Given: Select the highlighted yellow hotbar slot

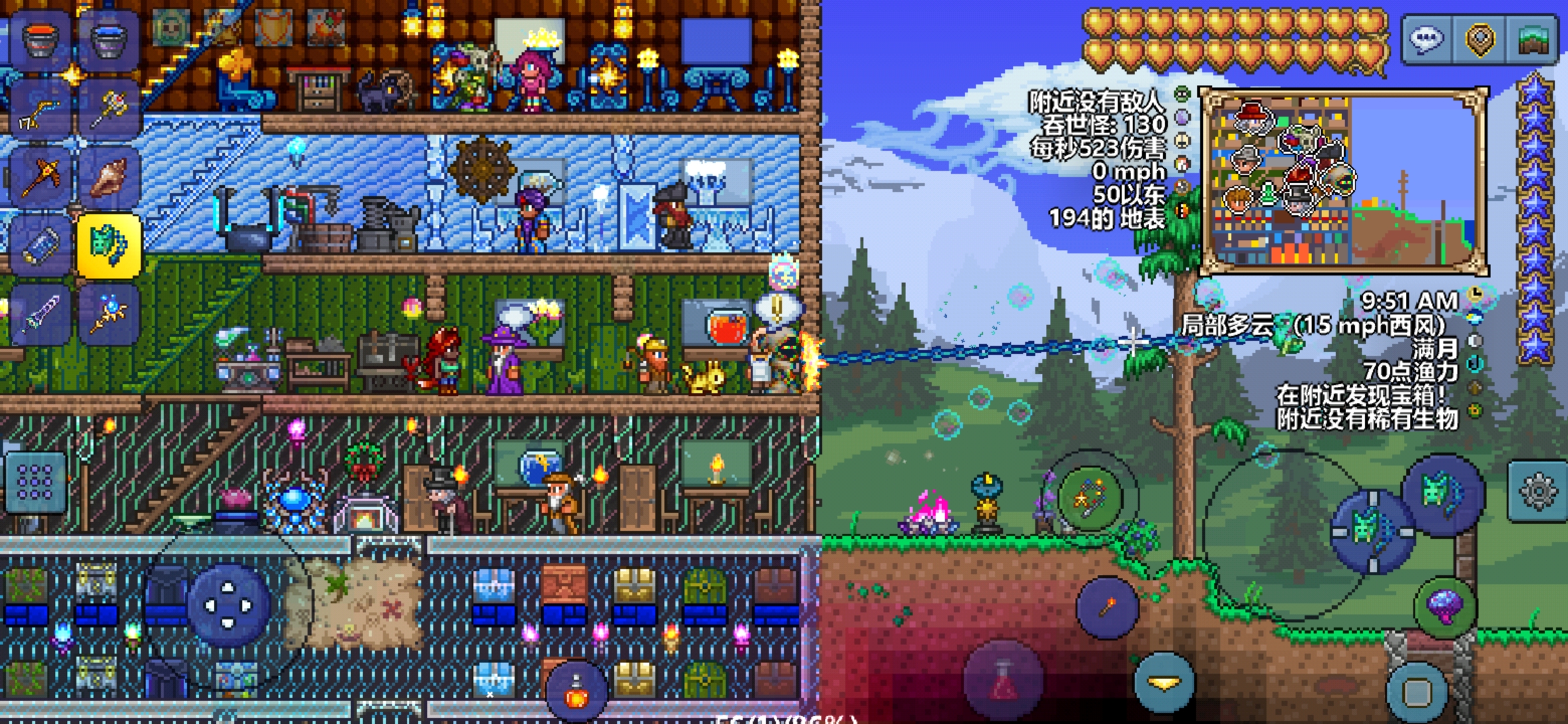Looking at the screenshot, I should [x=109, y=246].
